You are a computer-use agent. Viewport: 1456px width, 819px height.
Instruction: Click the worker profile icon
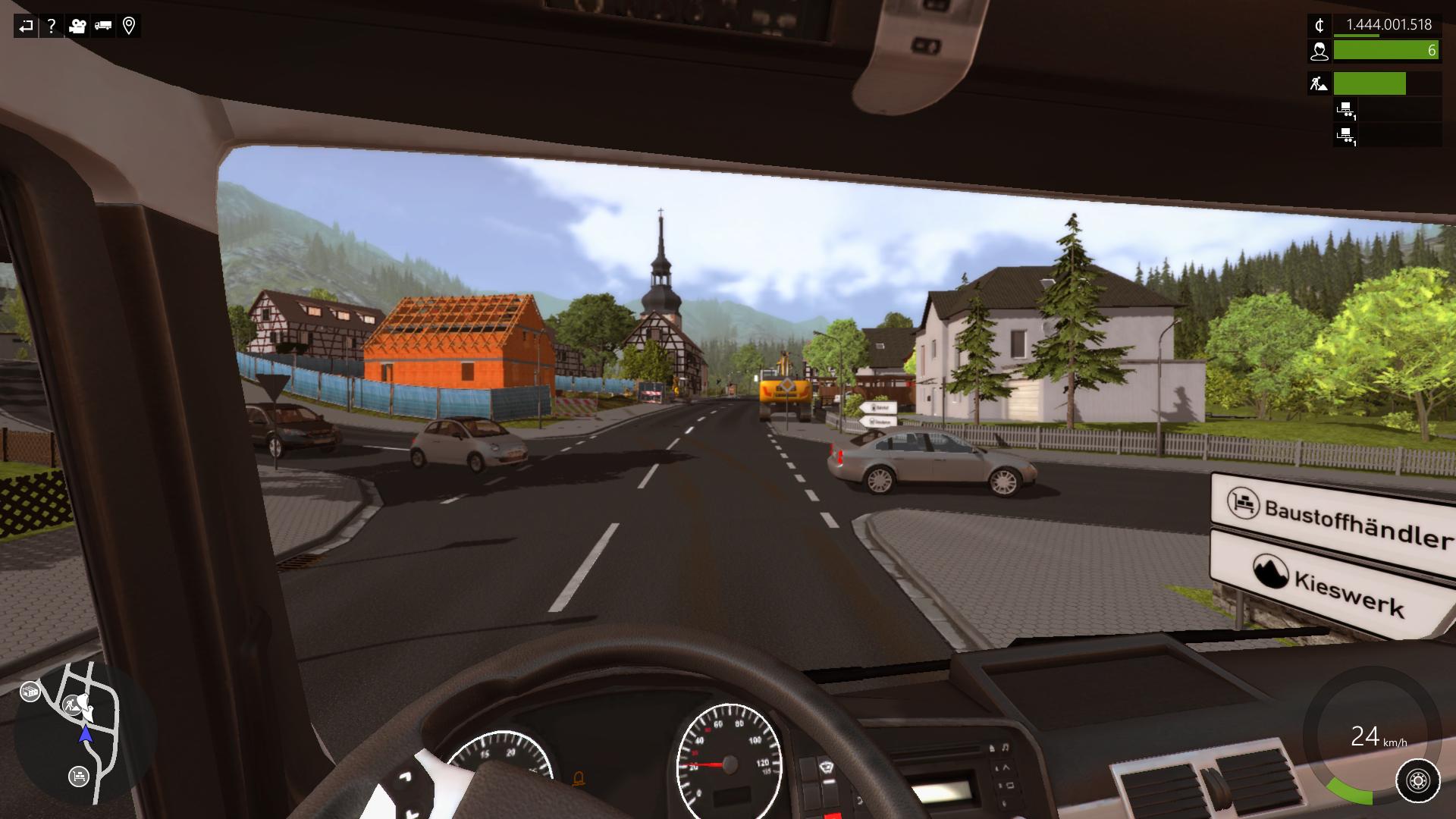point(1319,51)
